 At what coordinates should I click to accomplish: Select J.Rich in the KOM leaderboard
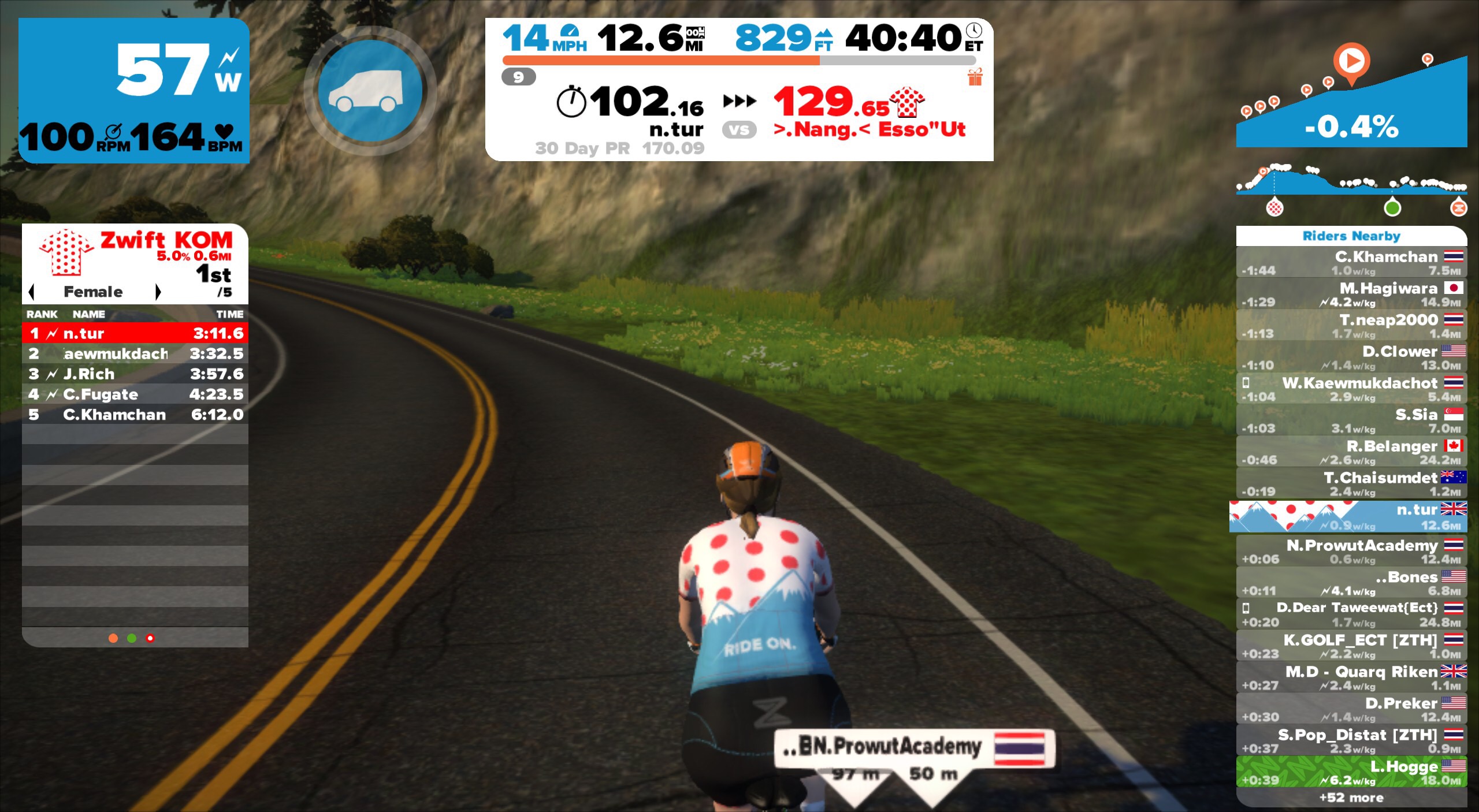(x=135, y=374)
